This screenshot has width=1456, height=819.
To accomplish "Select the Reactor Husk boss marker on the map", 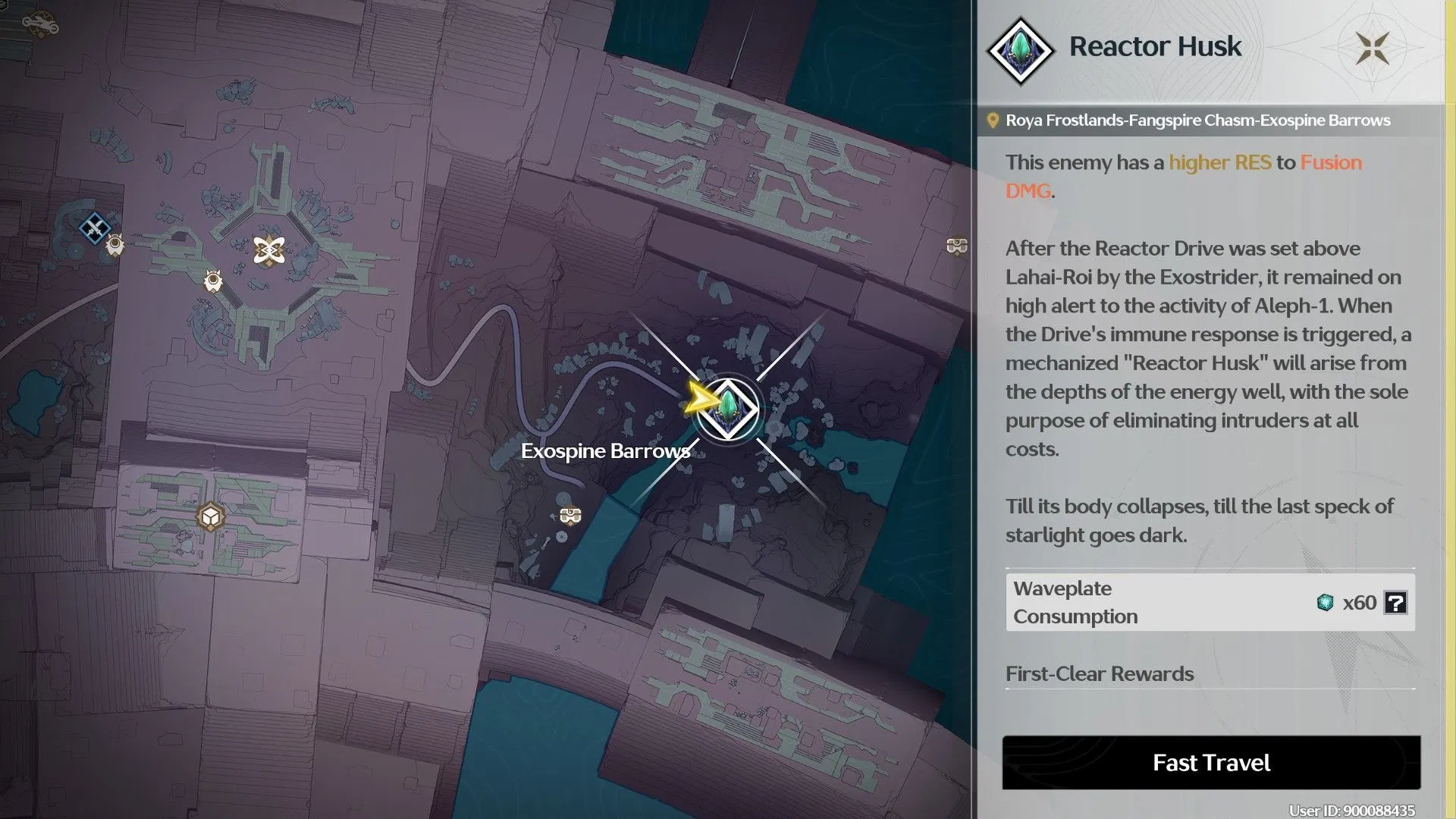I will (728, 409).
